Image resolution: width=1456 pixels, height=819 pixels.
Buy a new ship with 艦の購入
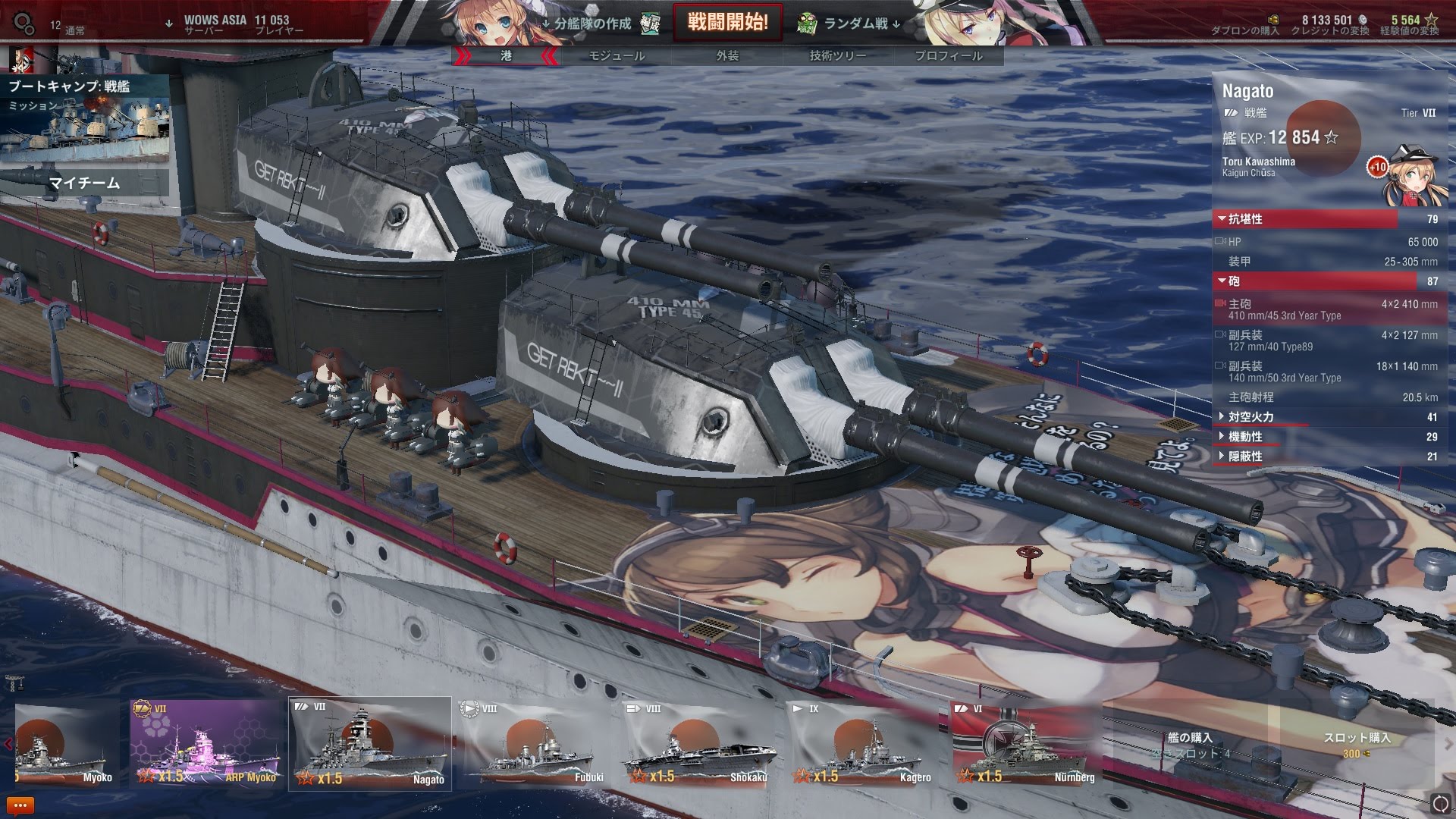[x=1190, y=744]
